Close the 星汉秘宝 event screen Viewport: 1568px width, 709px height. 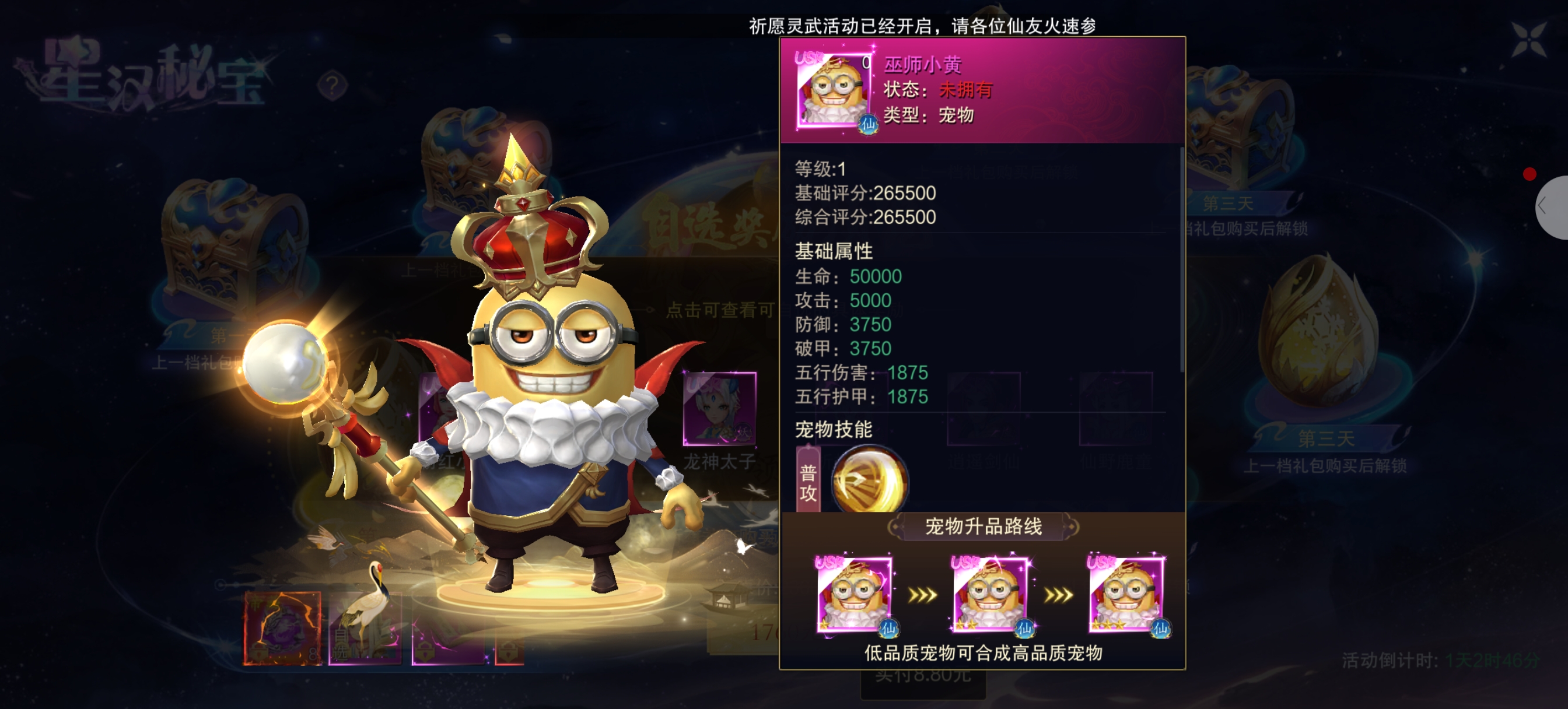tap(1528, 39)
